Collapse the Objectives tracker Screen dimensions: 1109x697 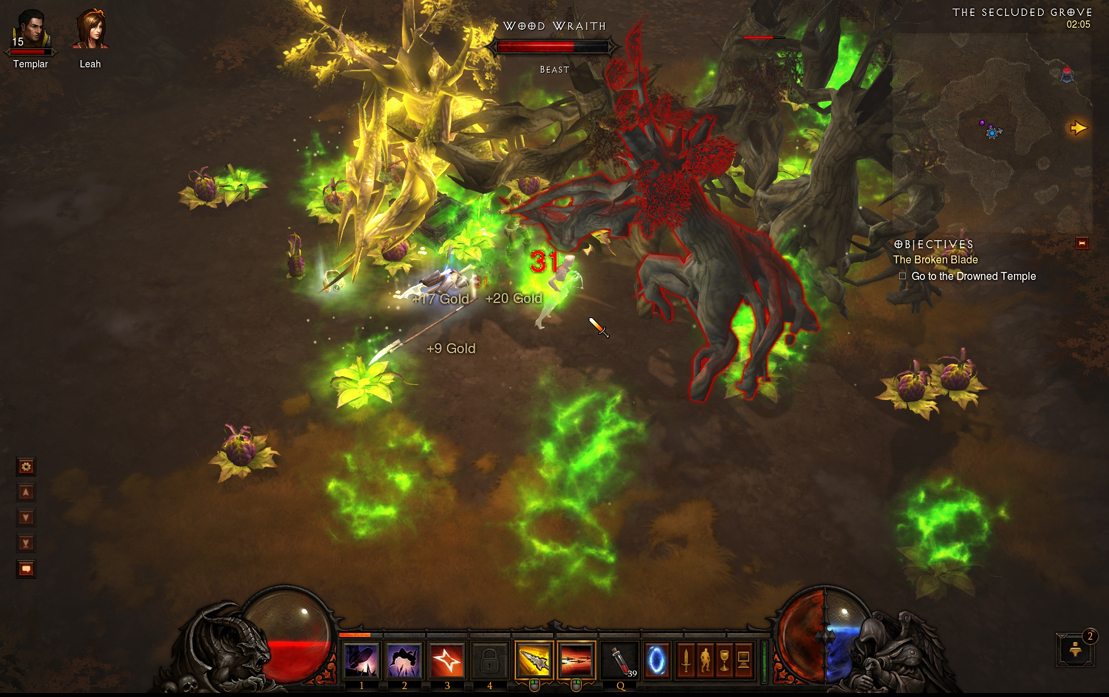coord(1081,243)
